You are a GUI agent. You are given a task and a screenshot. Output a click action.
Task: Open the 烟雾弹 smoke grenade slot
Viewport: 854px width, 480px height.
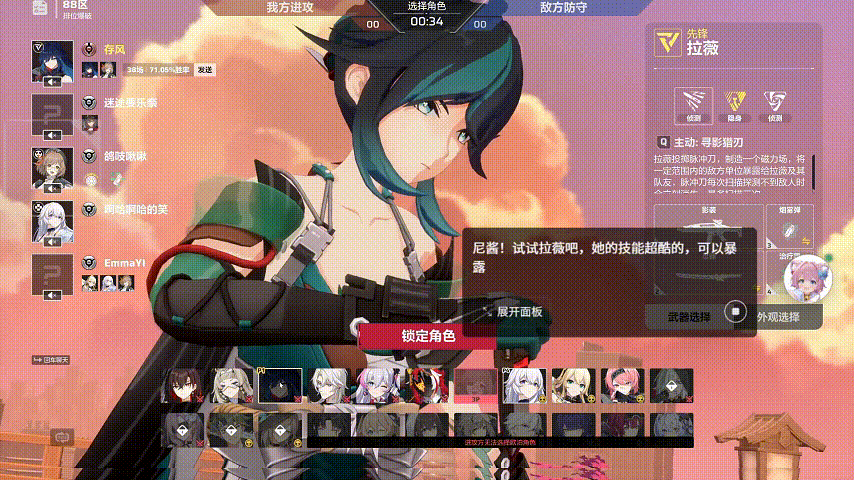(x=788, y=228)
